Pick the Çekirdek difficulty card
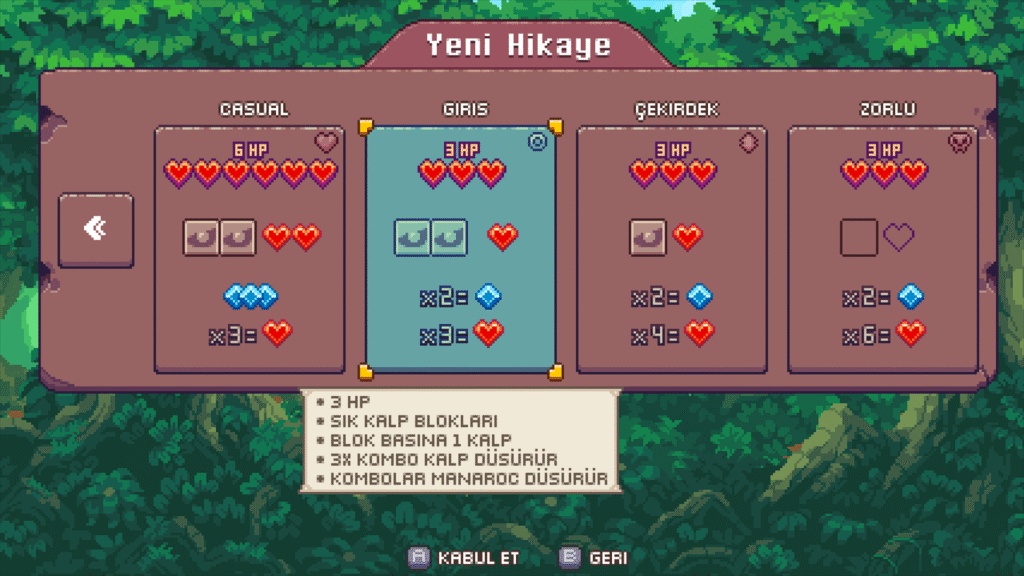 tap(671, 249)
